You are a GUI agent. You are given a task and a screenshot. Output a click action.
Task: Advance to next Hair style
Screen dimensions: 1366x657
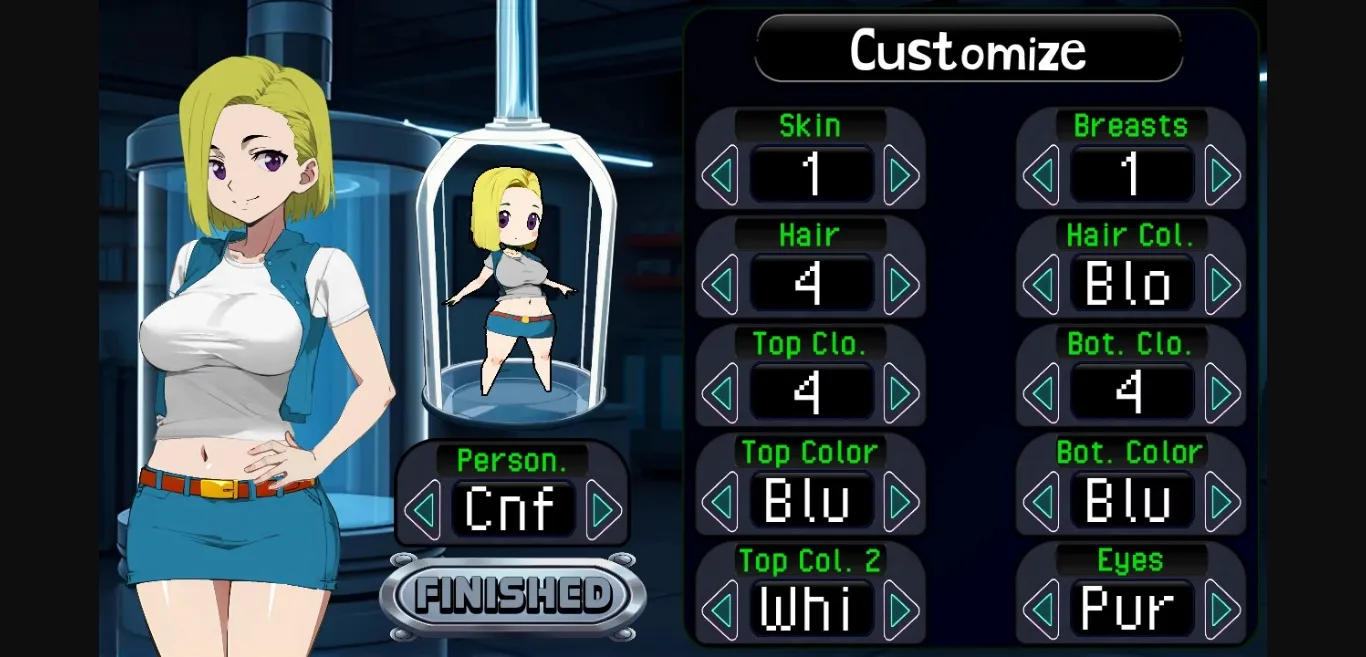901,285
